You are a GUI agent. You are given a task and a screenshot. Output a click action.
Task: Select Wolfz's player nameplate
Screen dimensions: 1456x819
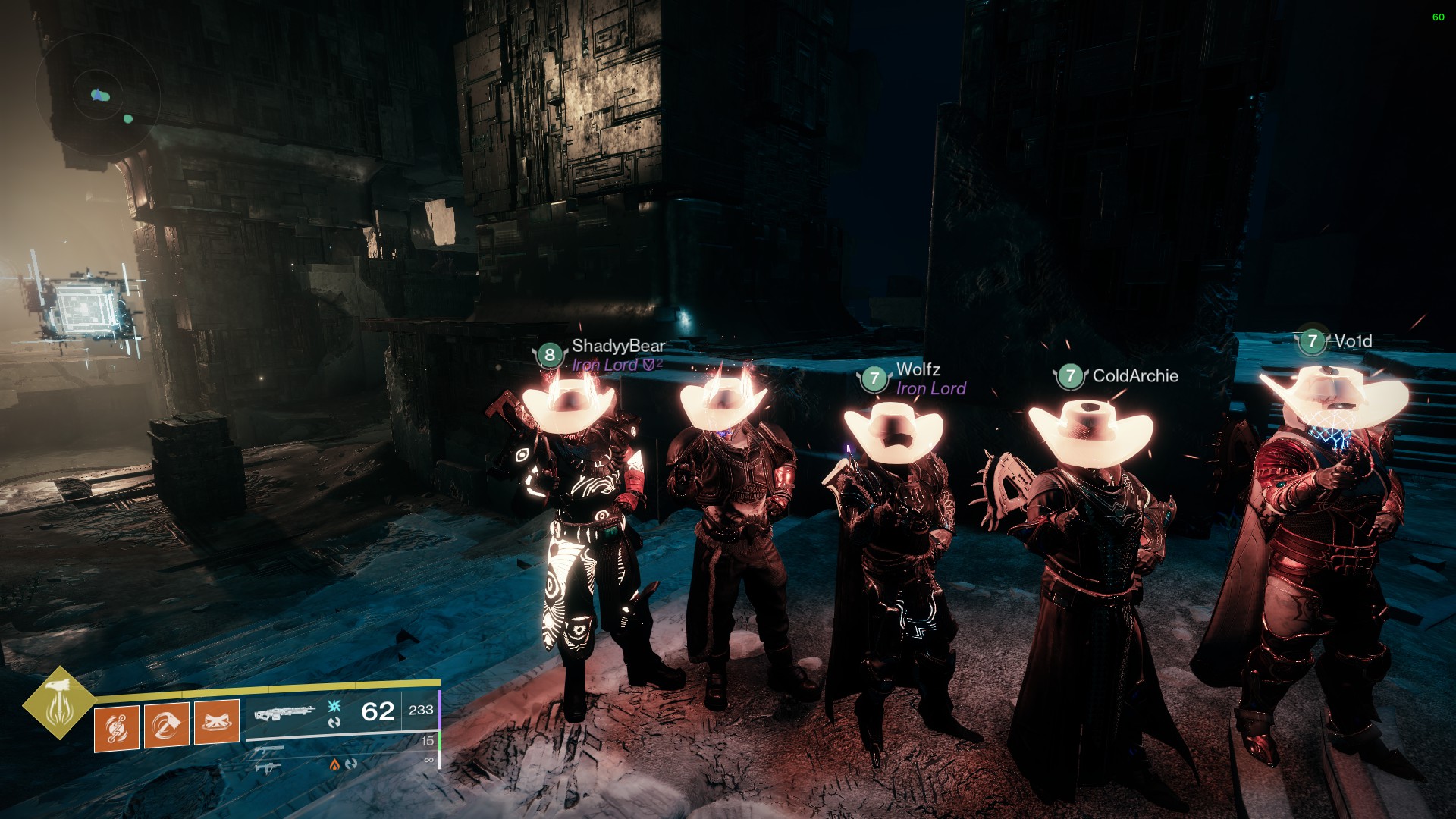tap(918, 370)
